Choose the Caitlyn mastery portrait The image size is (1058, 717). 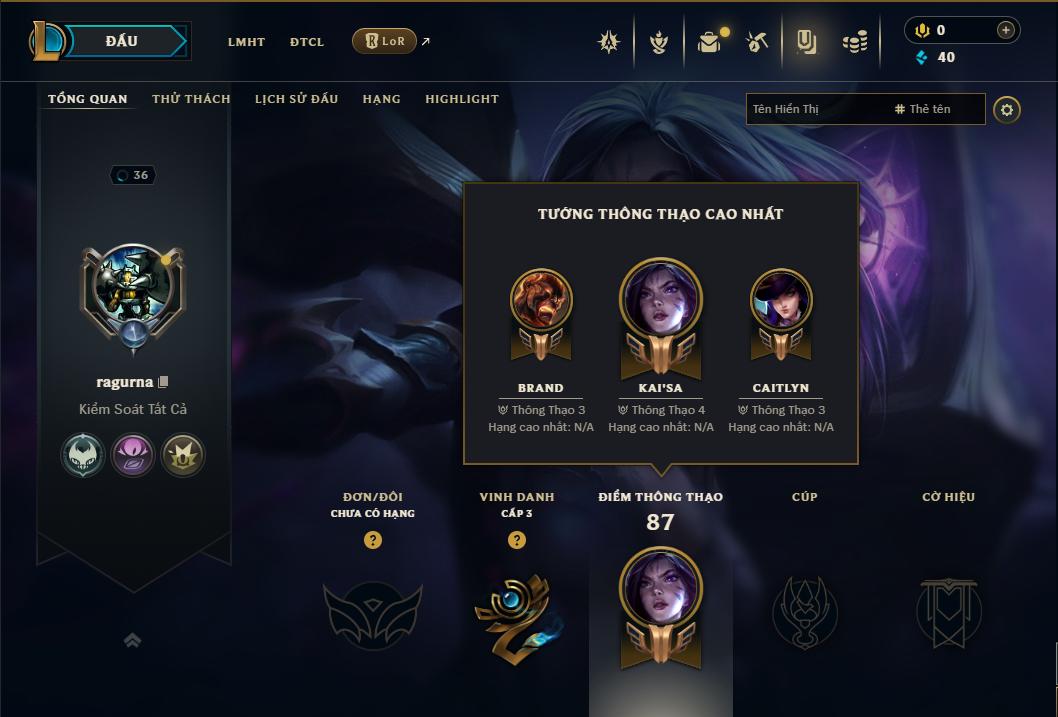(781, 300)
